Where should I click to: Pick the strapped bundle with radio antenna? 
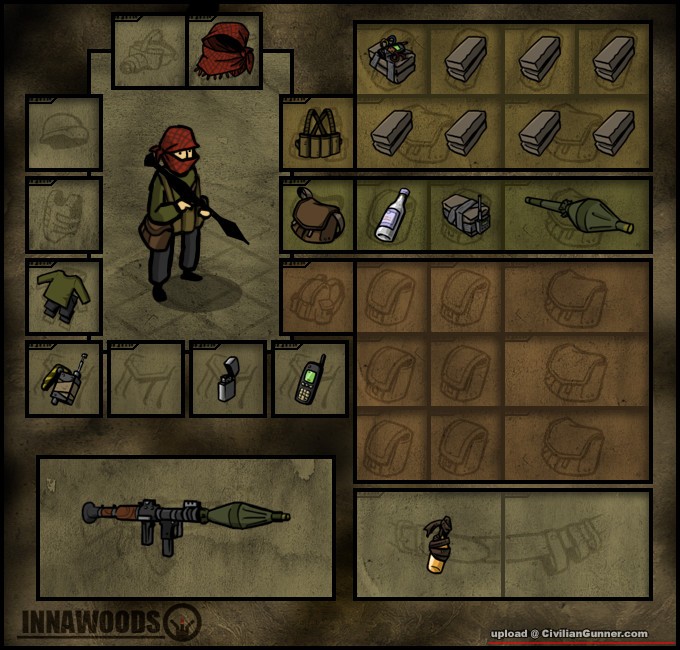tap(465, 215)
